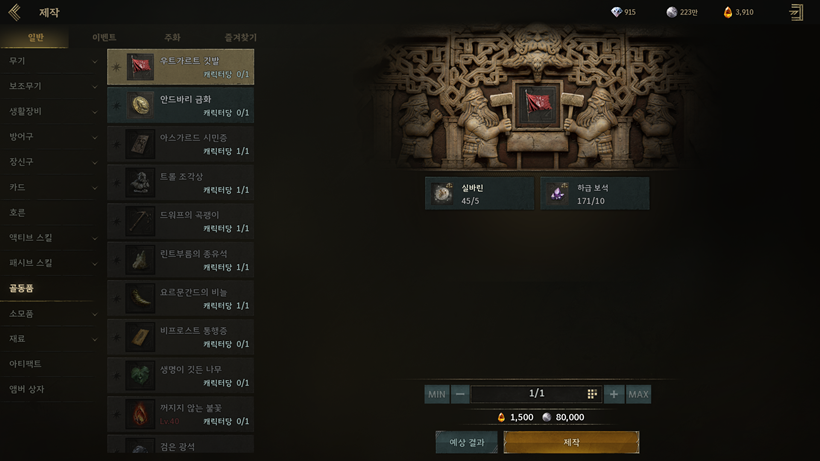Screen dimensions: 820x461
Task: Select the 안드바리 금화 recipe
Action: point(180,105)
